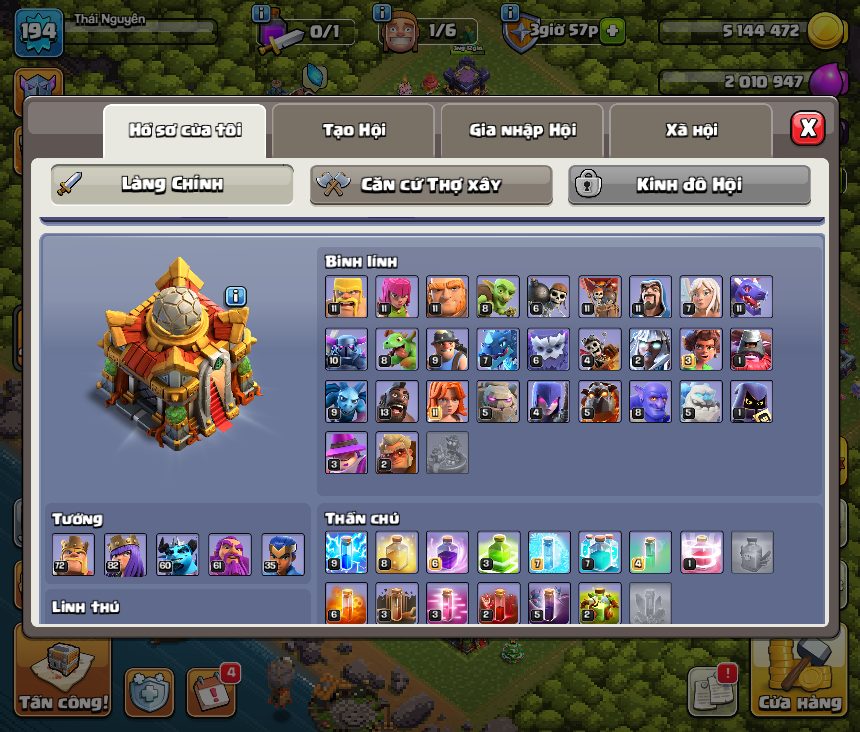
Task: Select the Archer Queen hero portrait
Action: pyautogui.click(x=126, y=555)
